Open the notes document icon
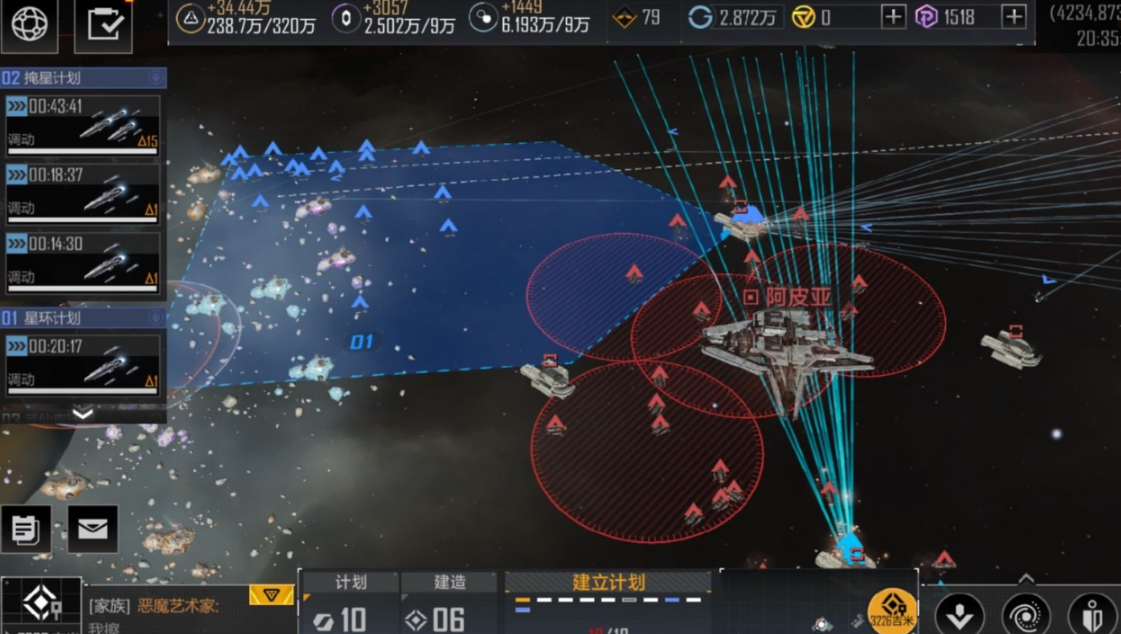Screen dimensions: 1121x634 [x=26, y=529]
